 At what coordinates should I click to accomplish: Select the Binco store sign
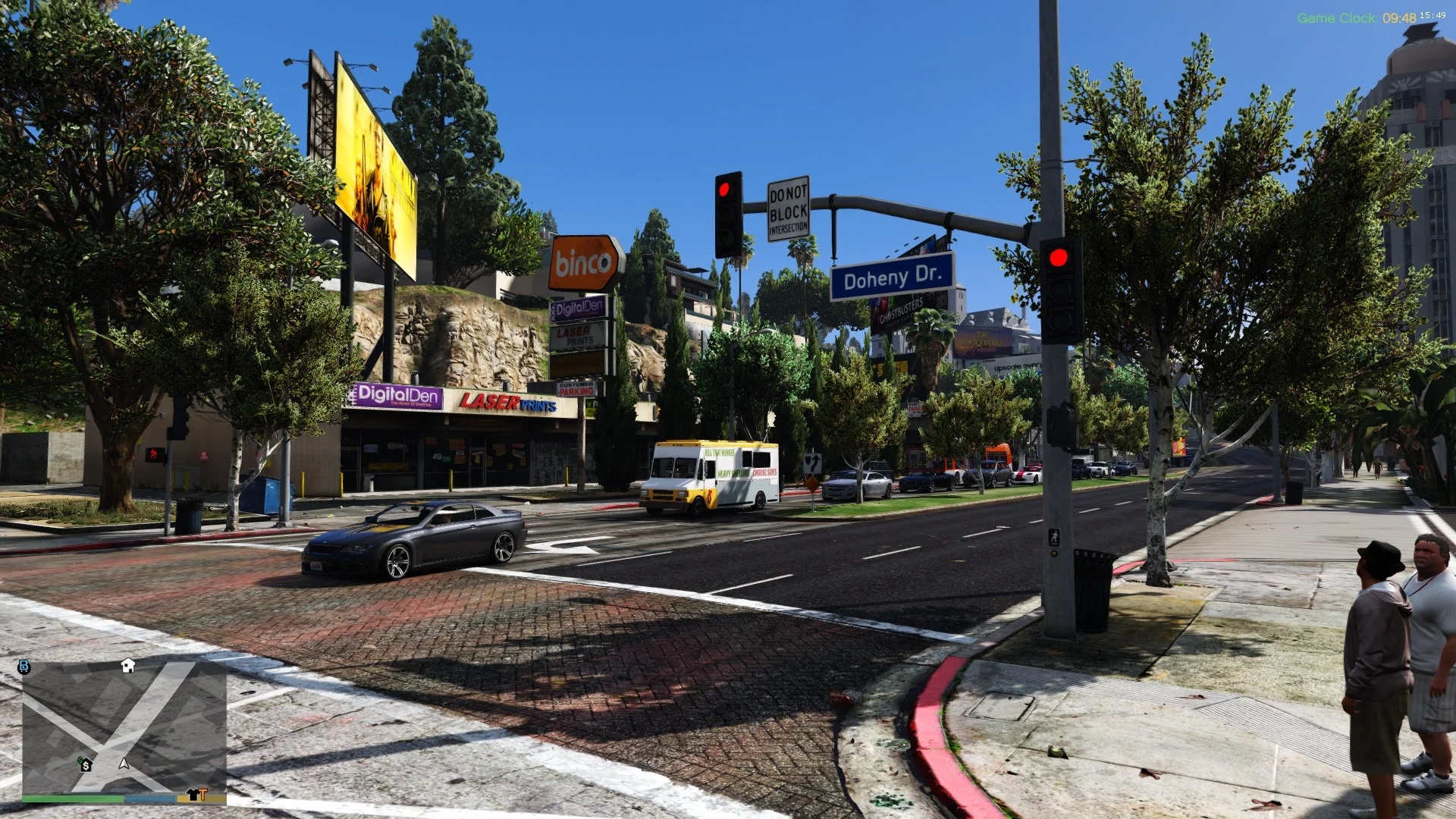tap(581, 261)
